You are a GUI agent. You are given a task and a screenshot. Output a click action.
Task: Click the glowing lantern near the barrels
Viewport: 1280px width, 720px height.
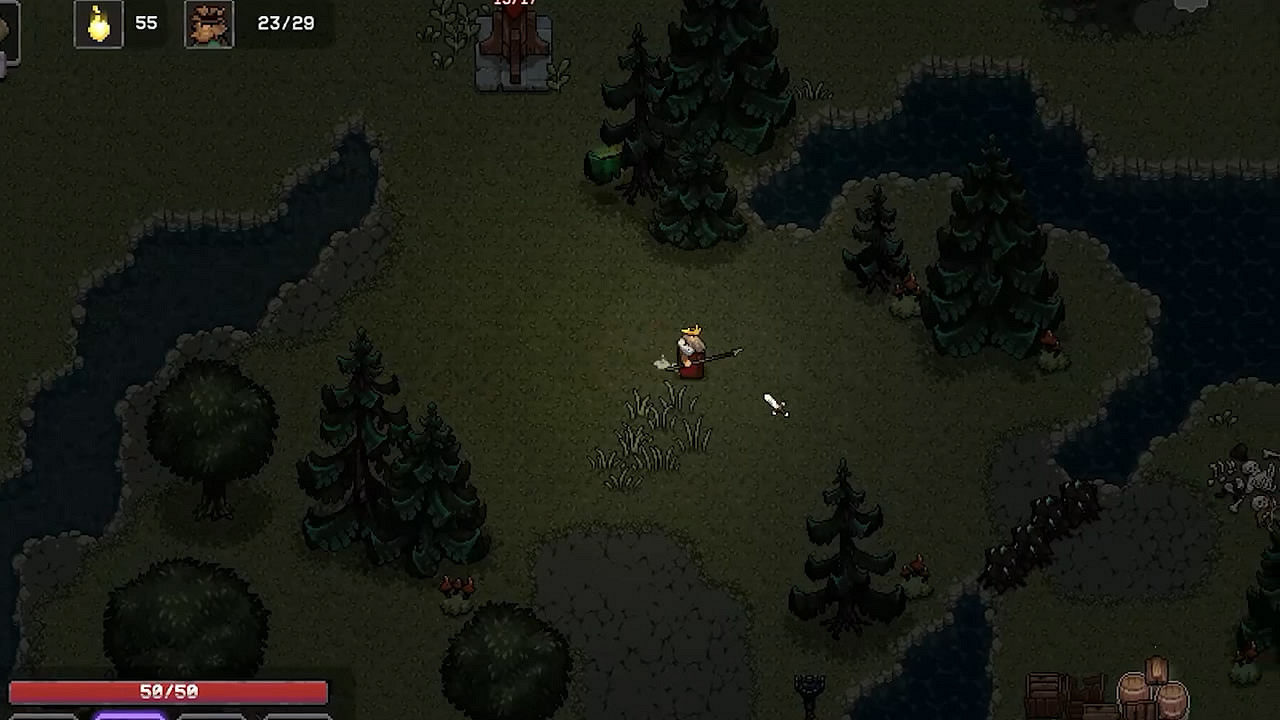click(1157, 672)
